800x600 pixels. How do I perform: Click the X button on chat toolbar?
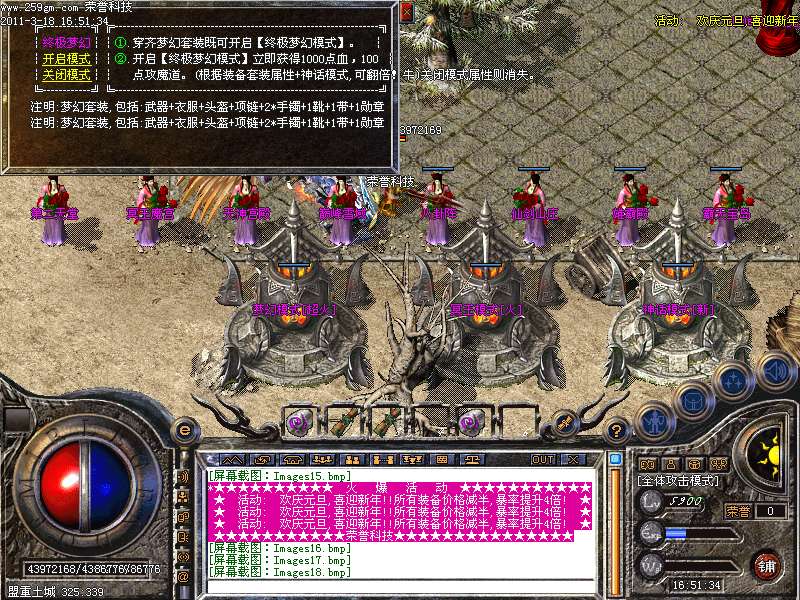(573, 460)
